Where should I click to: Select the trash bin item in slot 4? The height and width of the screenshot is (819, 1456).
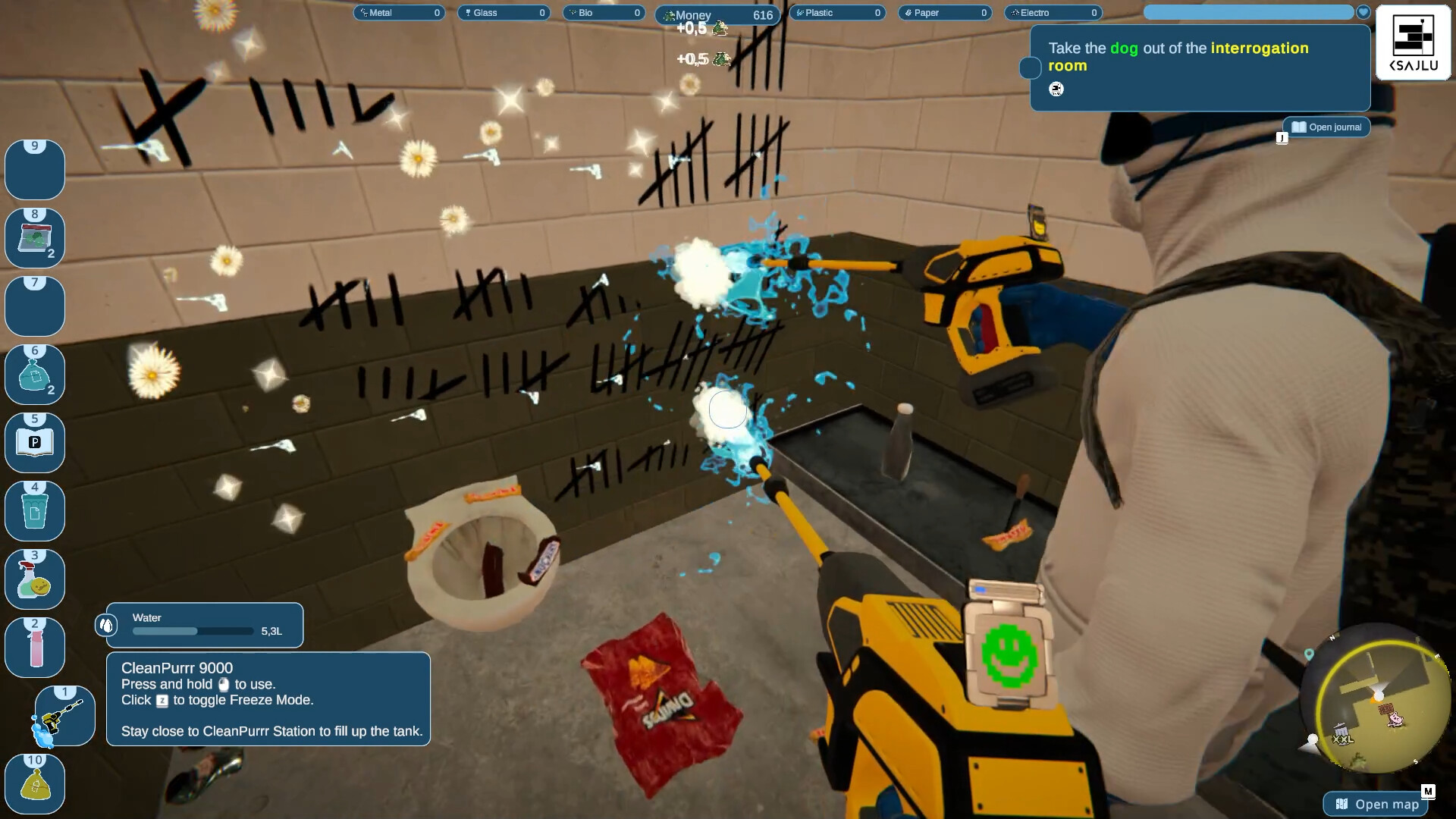(34, 510)
